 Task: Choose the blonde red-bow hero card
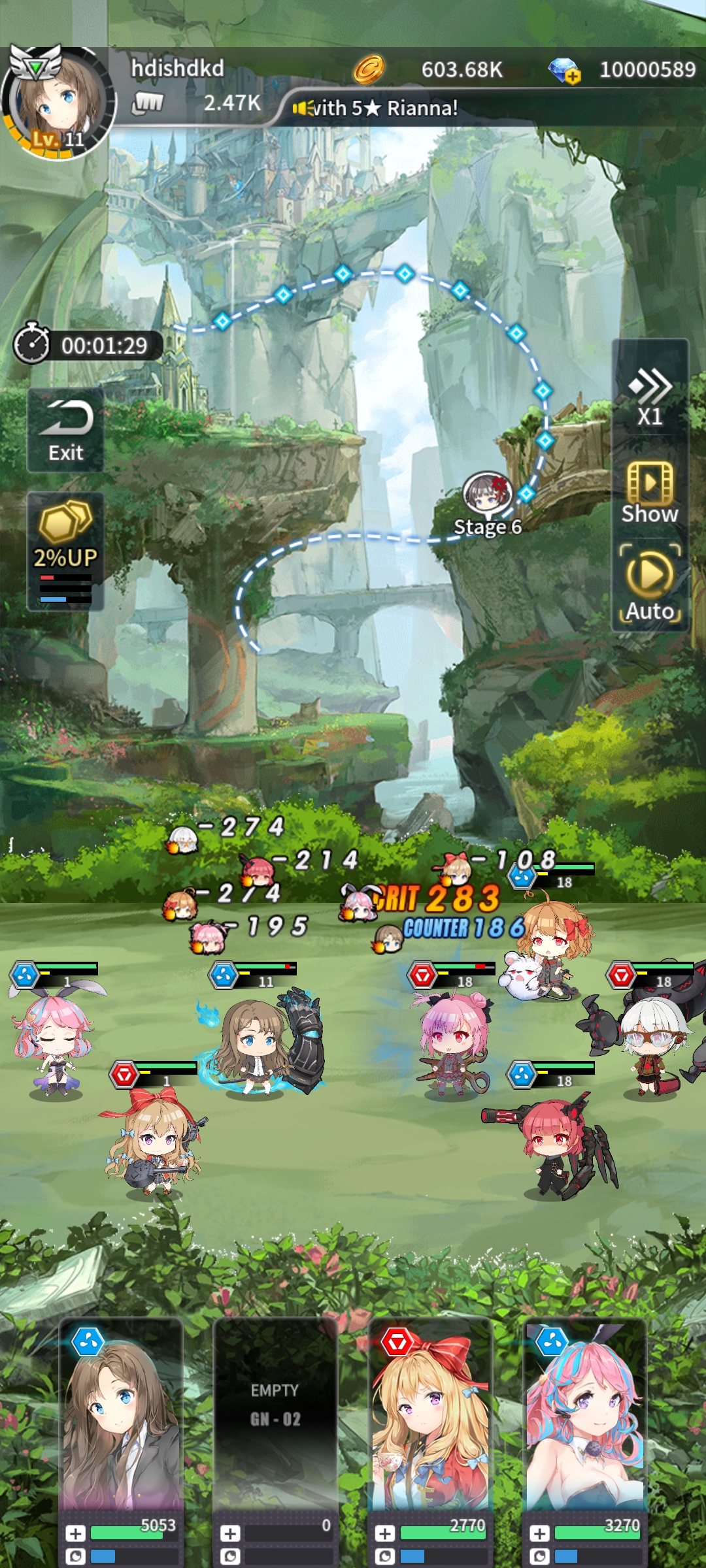click(429, 1424)
